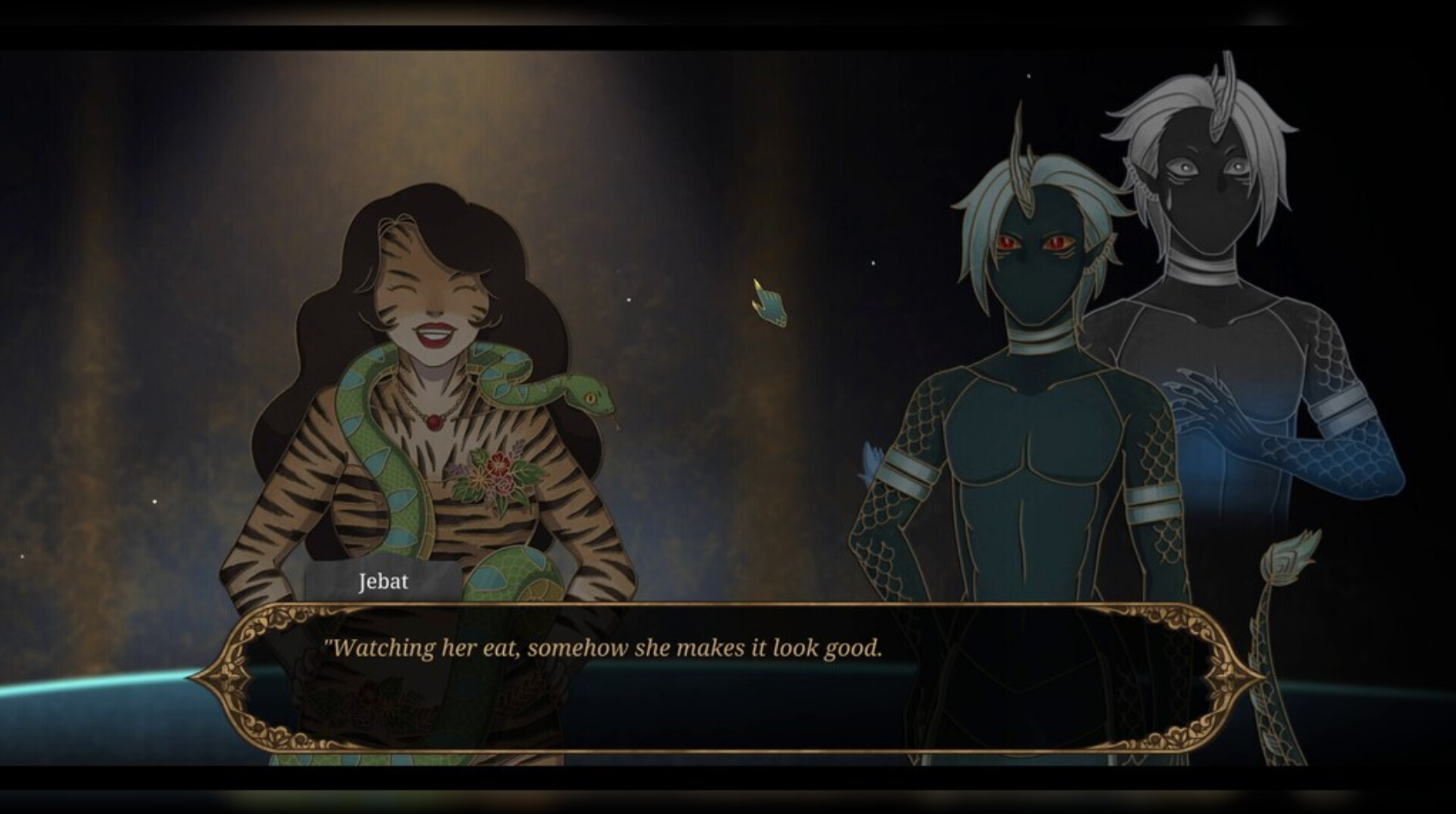Click the dialogue text to advance the story
The image size is (1456, 814).
(605, 647)
